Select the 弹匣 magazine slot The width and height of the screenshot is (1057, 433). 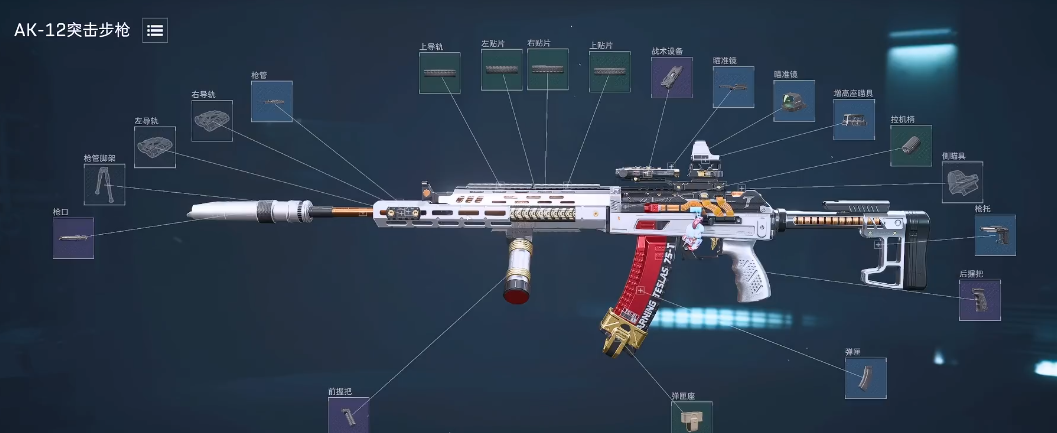(x=865, y=378)
